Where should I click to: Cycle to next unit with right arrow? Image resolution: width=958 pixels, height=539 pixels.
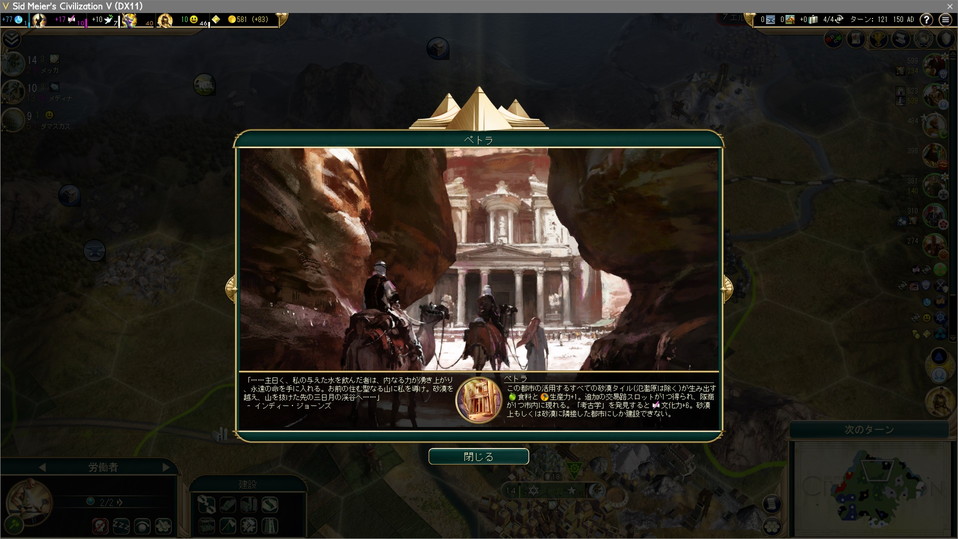tap(166, 467)
